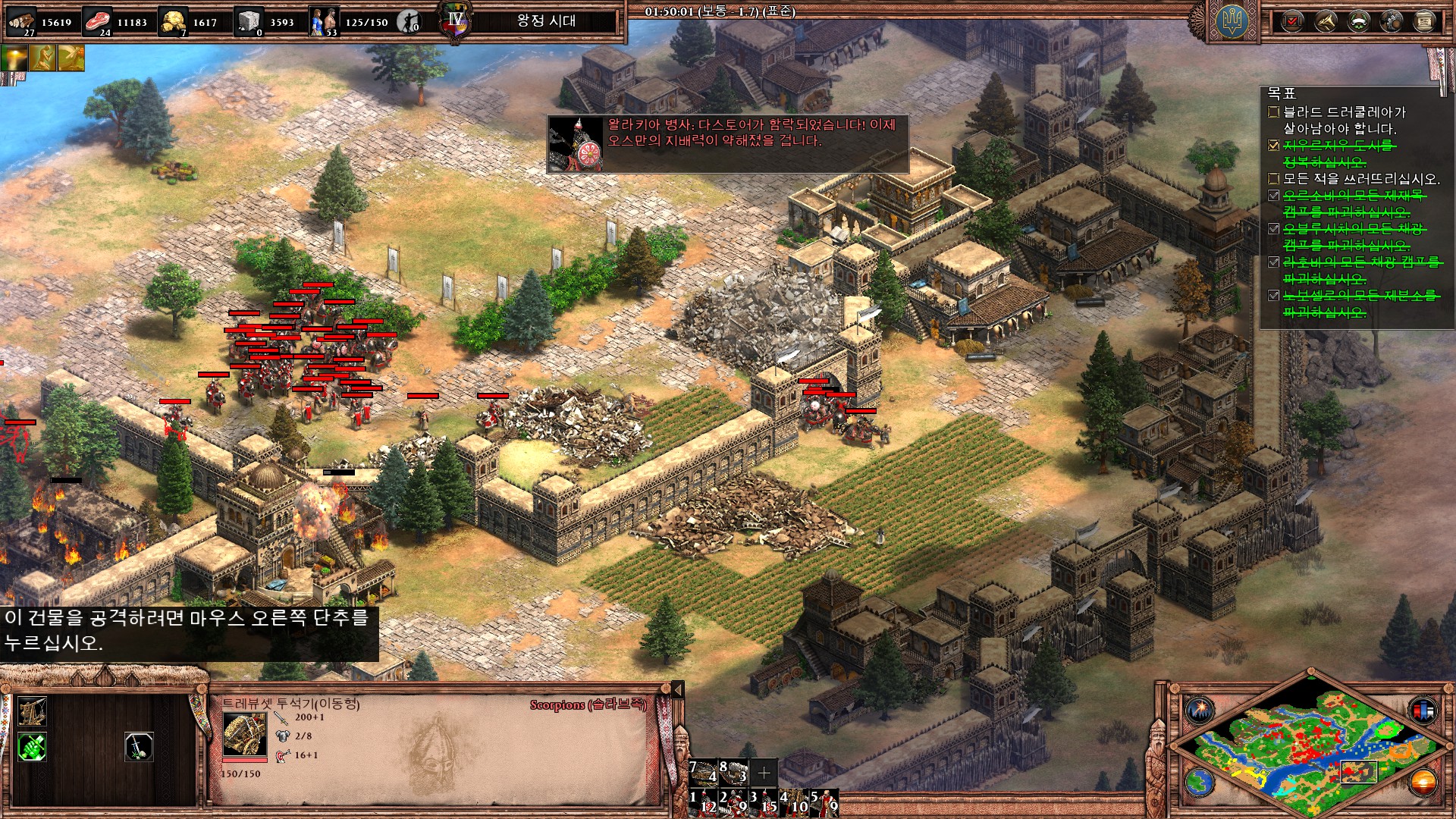Unpack the selected trebuchet
1456x819 pixels.
point(32,711)
